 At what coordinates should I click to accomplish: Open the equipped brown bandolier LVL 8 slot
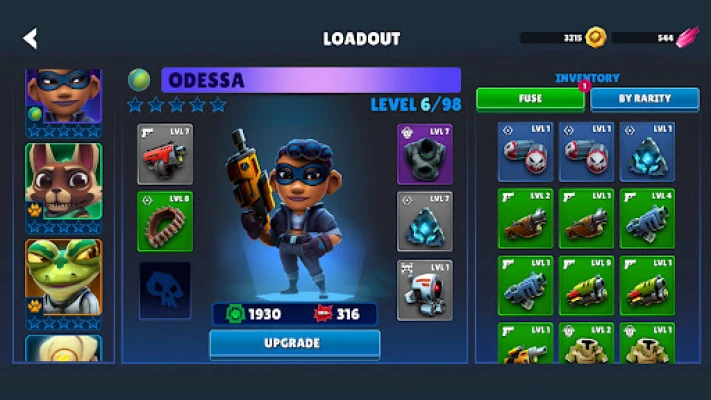coord(165,221)
